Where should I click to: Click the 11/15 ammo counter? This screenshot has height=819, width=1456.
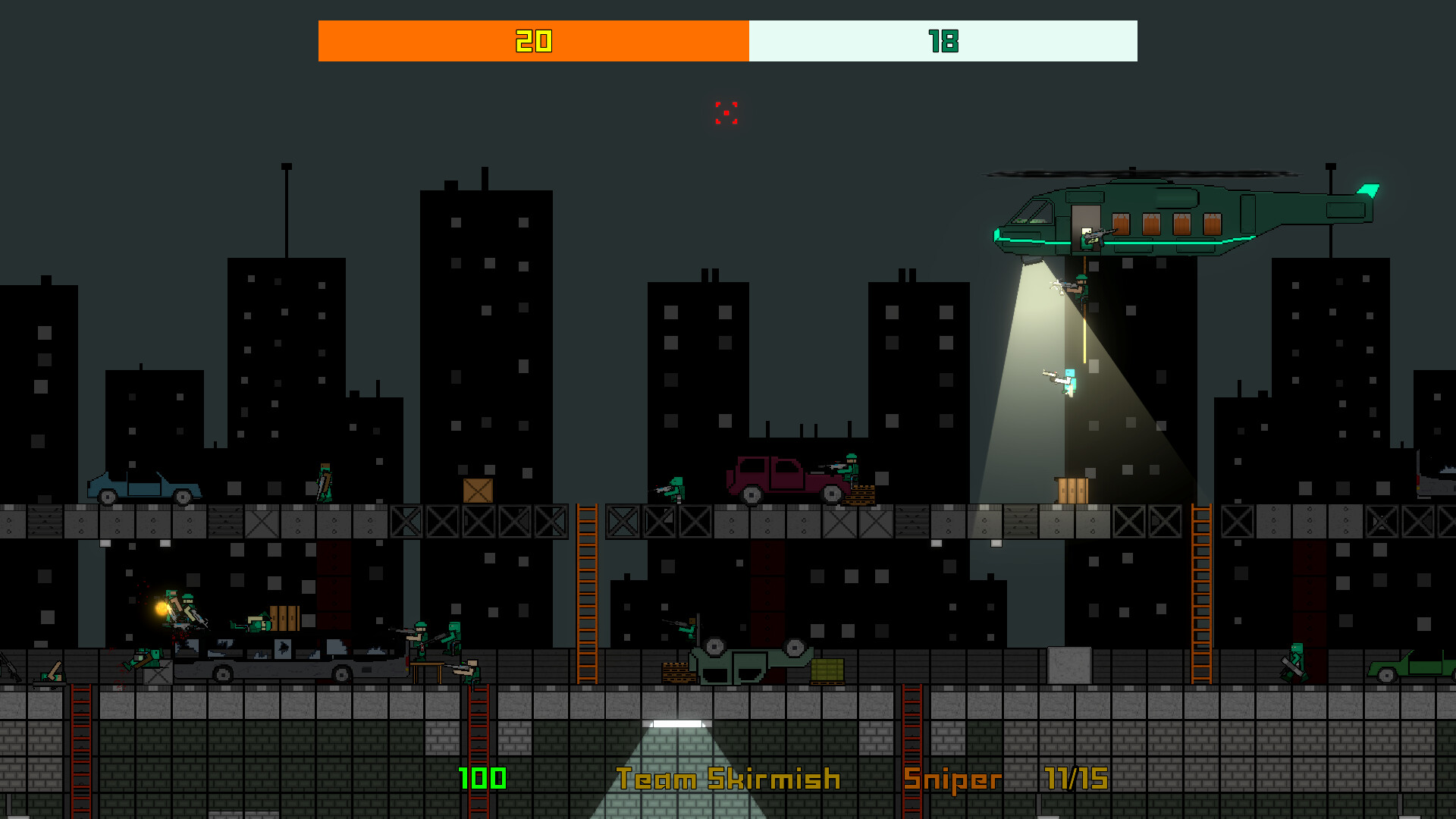[x=1074, y=780]
